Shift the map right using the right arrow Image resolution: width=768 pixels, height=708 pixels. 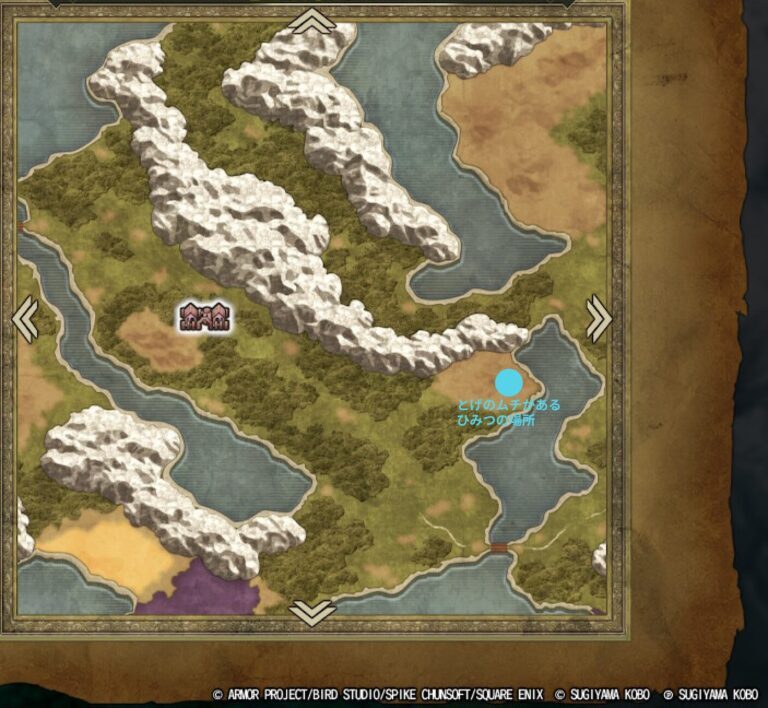(x=597, y=319)
